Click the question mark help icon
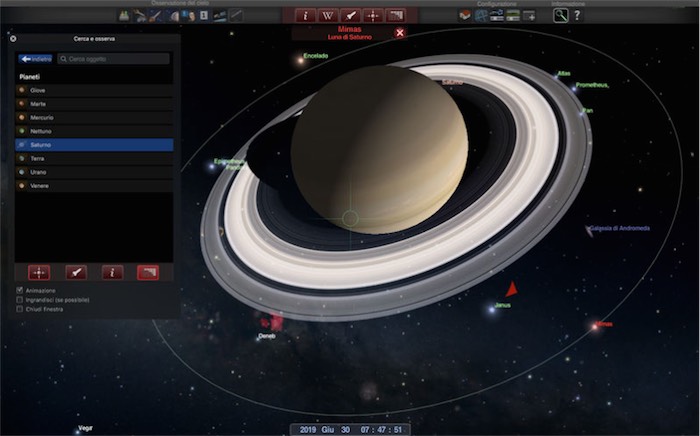Screen dimensions: 700x436 [577, 15]
